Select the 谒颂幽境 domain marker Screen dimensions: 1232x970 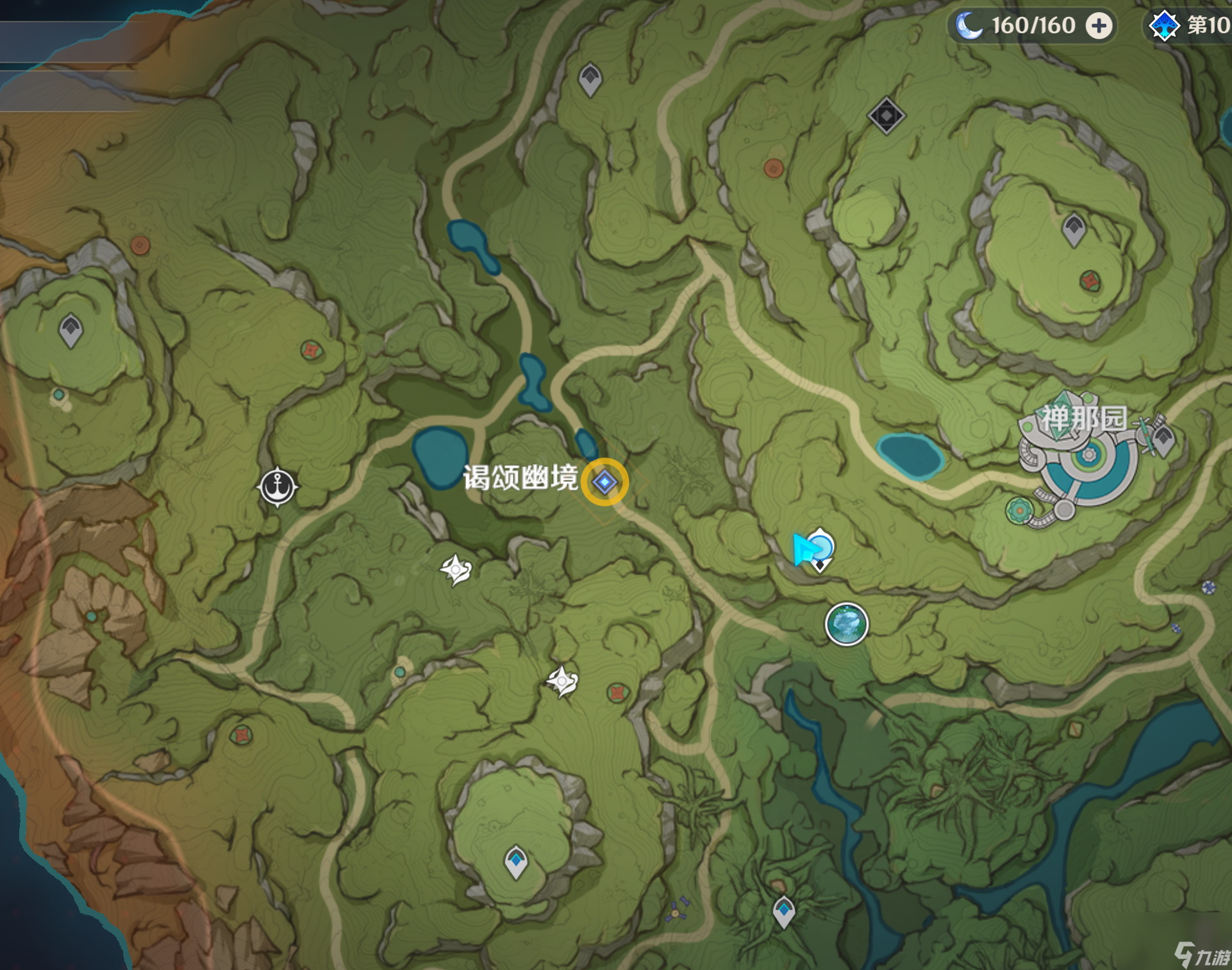[604, 482]
